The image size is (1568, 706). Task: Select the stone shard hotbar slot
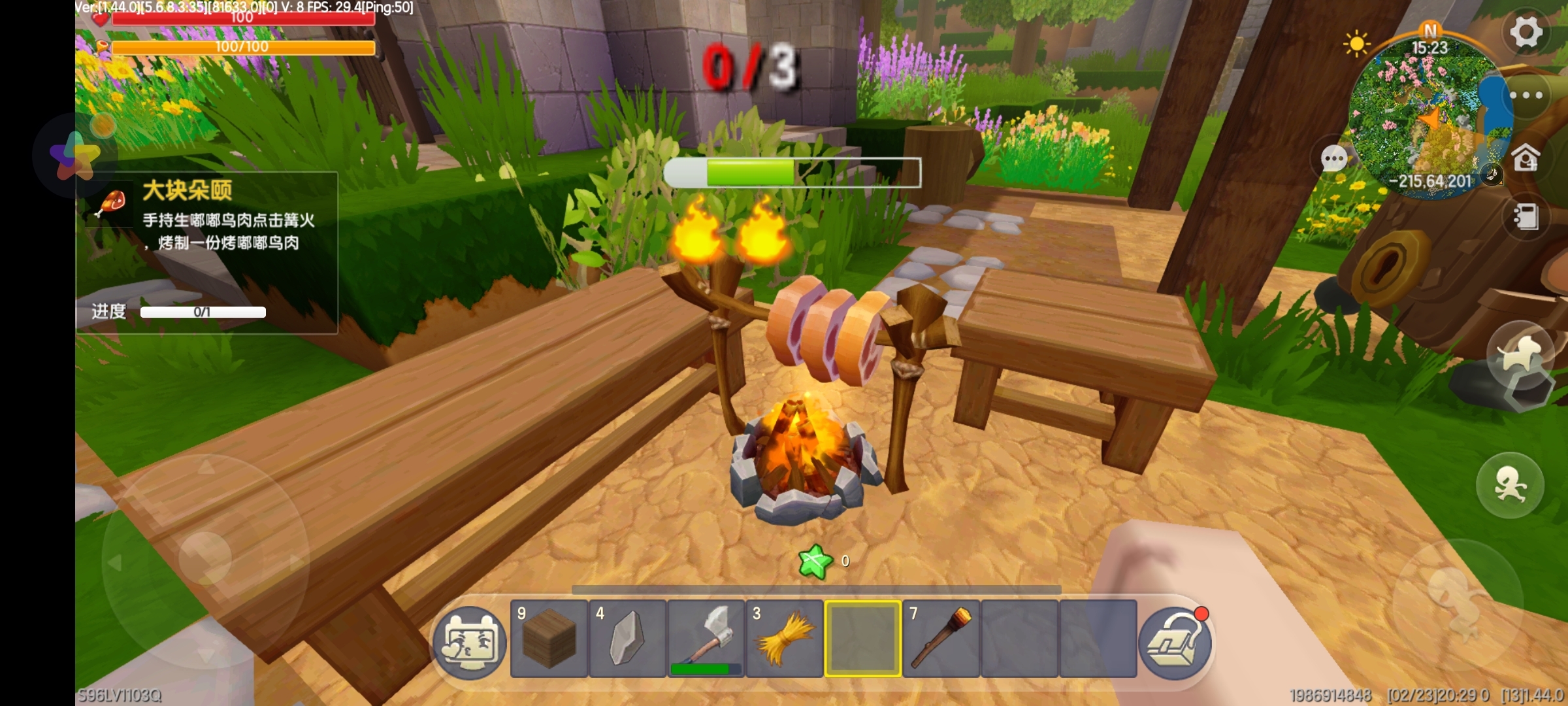(x=627, y=639)
